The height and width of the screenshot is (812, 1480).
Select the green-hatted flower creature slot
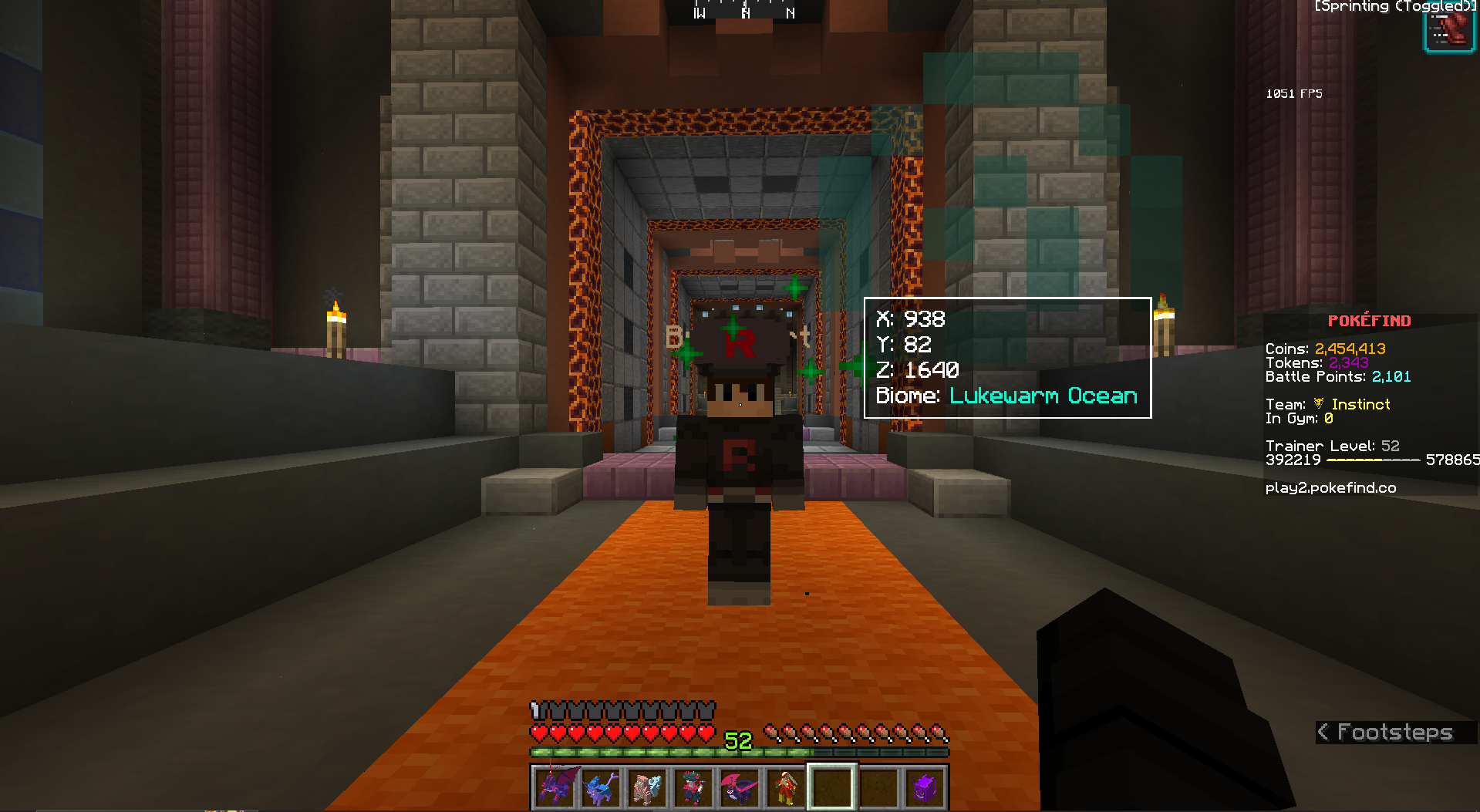click(693, 787)
